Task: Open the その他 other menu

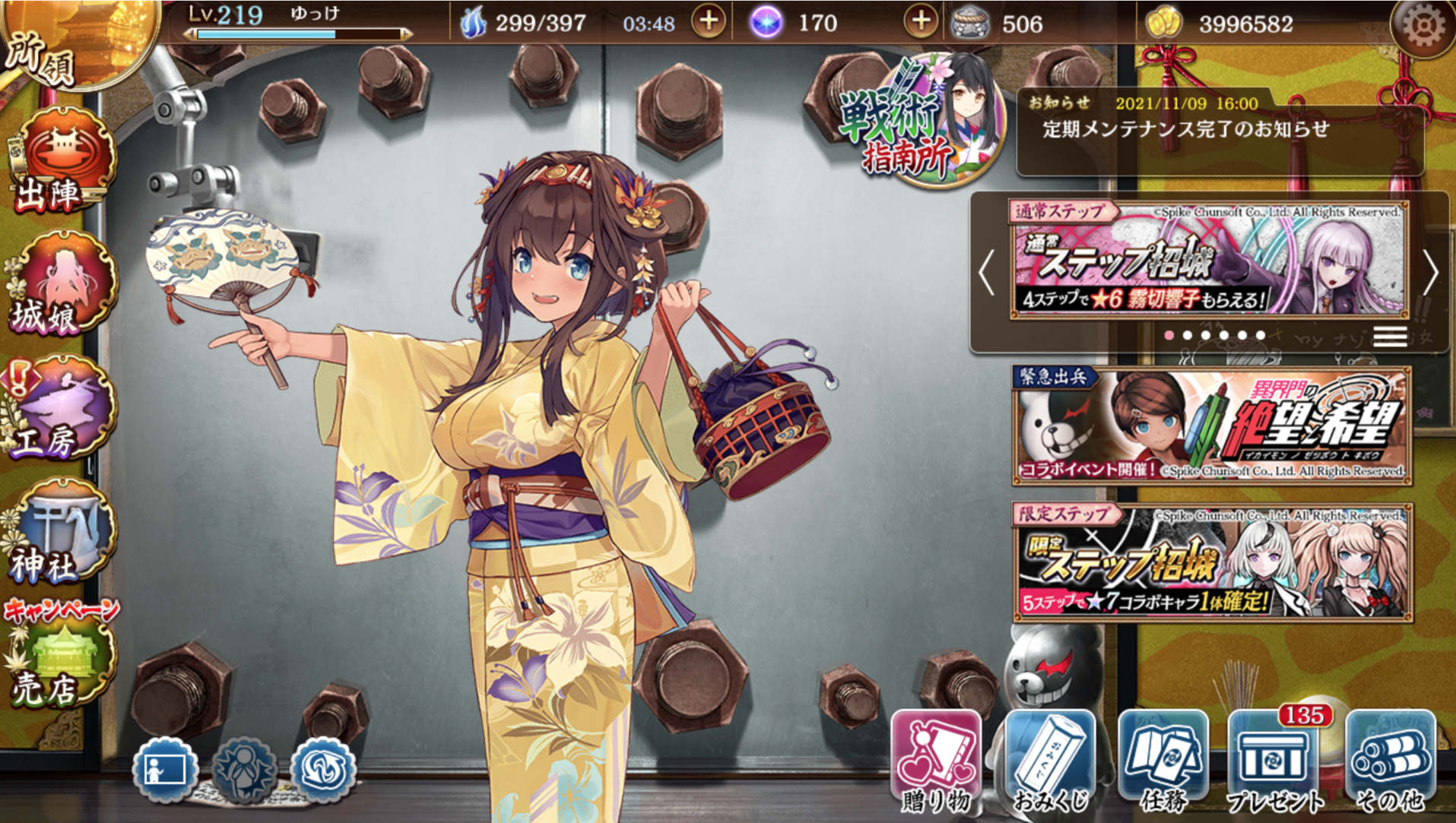Action: tap(1390, 761)
